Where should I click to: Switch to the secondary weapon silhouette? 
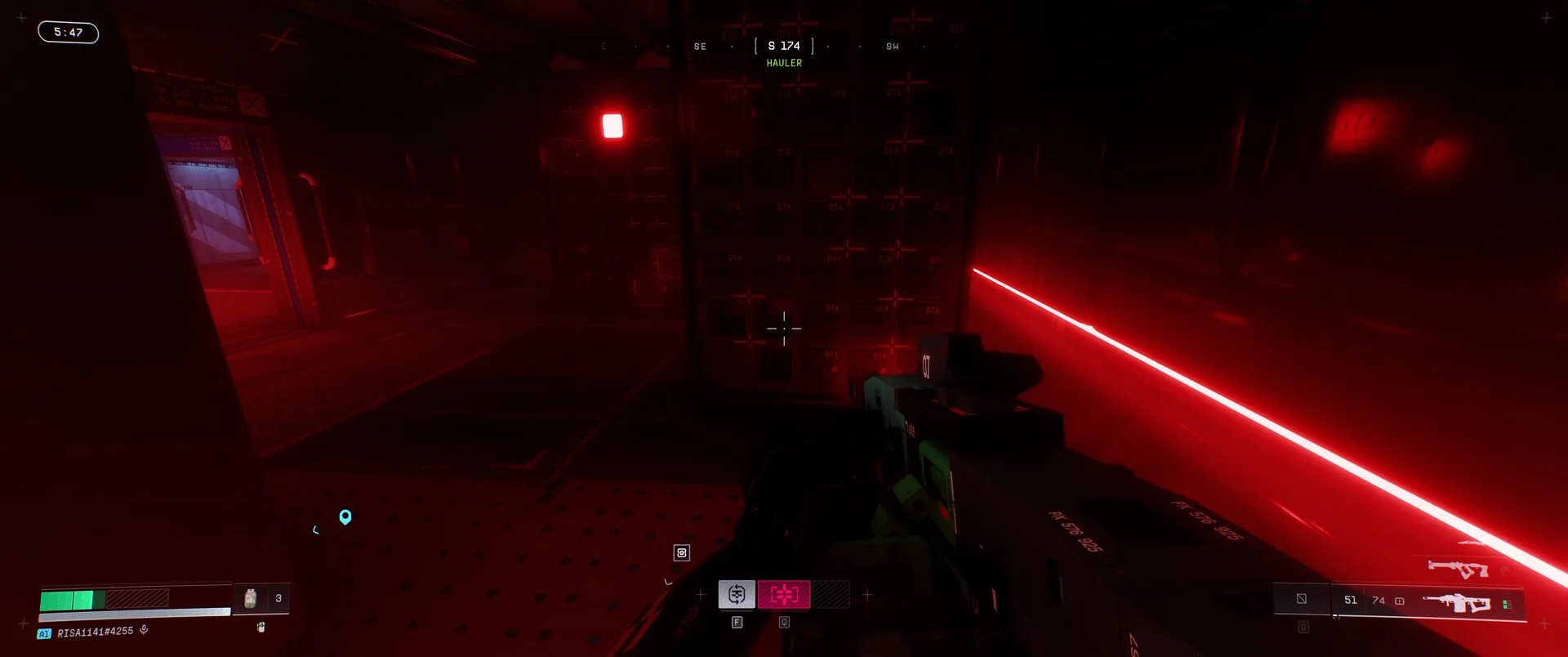[1457, 568]
